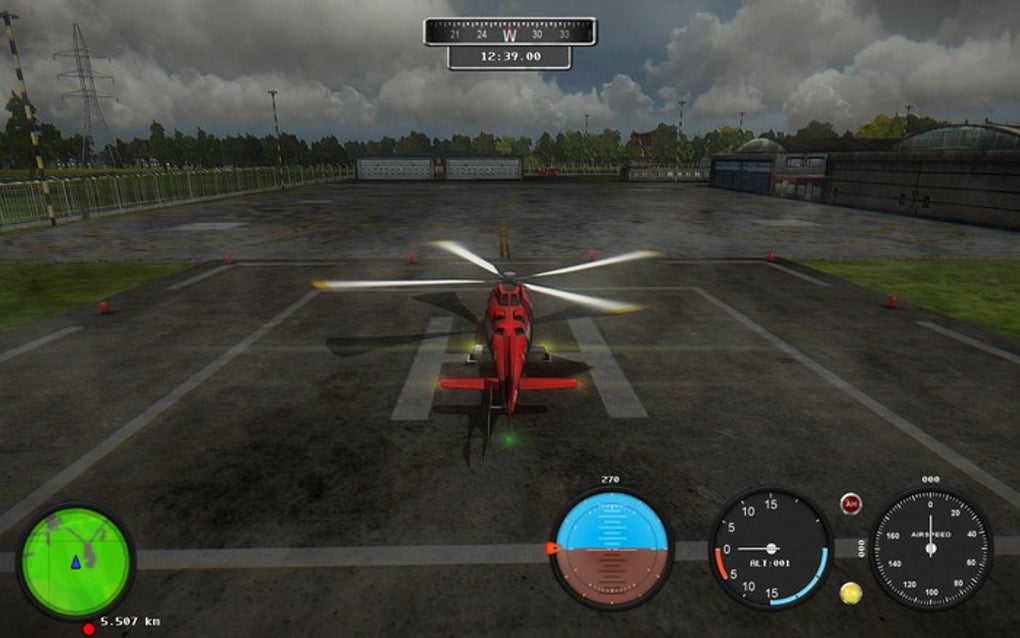This screenshot has width=1020, height=638.
Task: Toggle the red AH indicator light
Action: (x=851, y=504)
